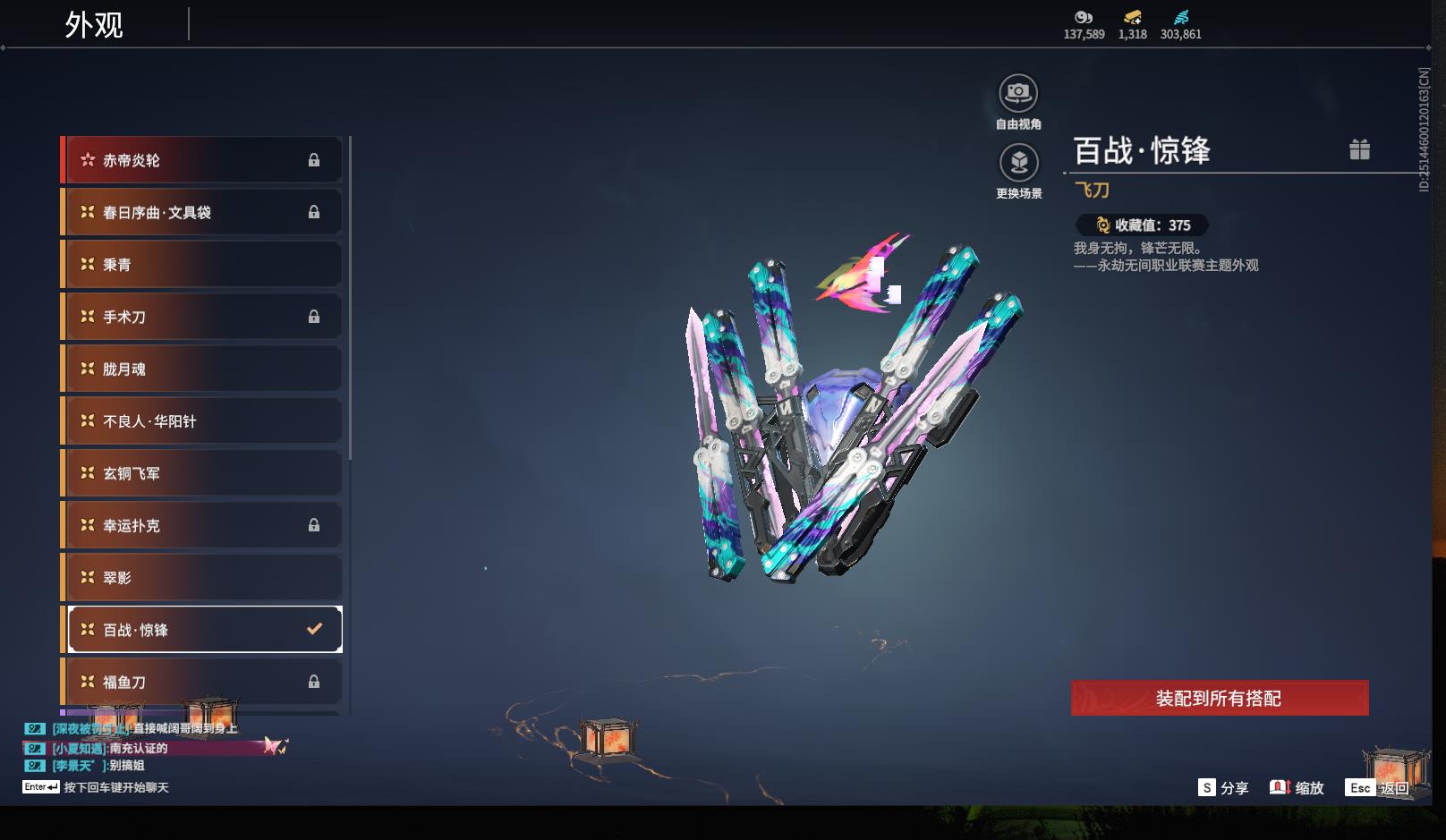Select the 翠影 skin entry

pyautogui.click(x=201, y=578)
